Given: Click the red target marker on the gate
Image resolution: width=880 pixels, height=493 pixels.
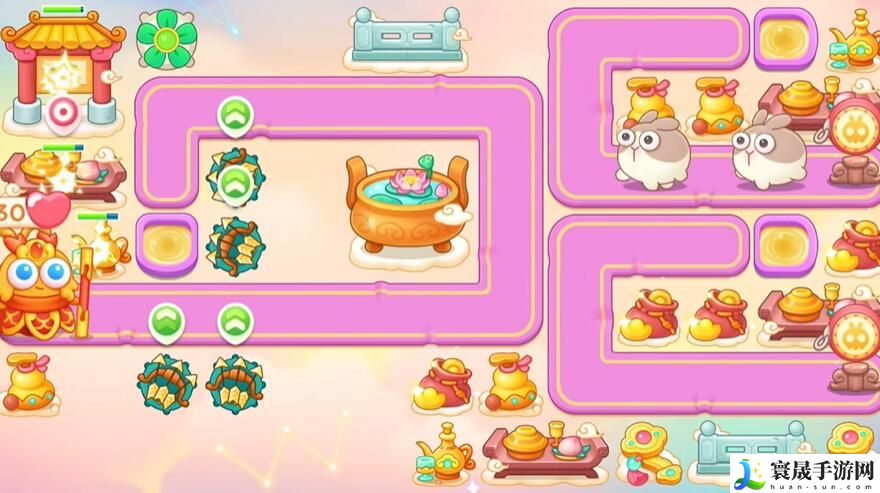Looking at the screenshot, I should tap(62, 112).
